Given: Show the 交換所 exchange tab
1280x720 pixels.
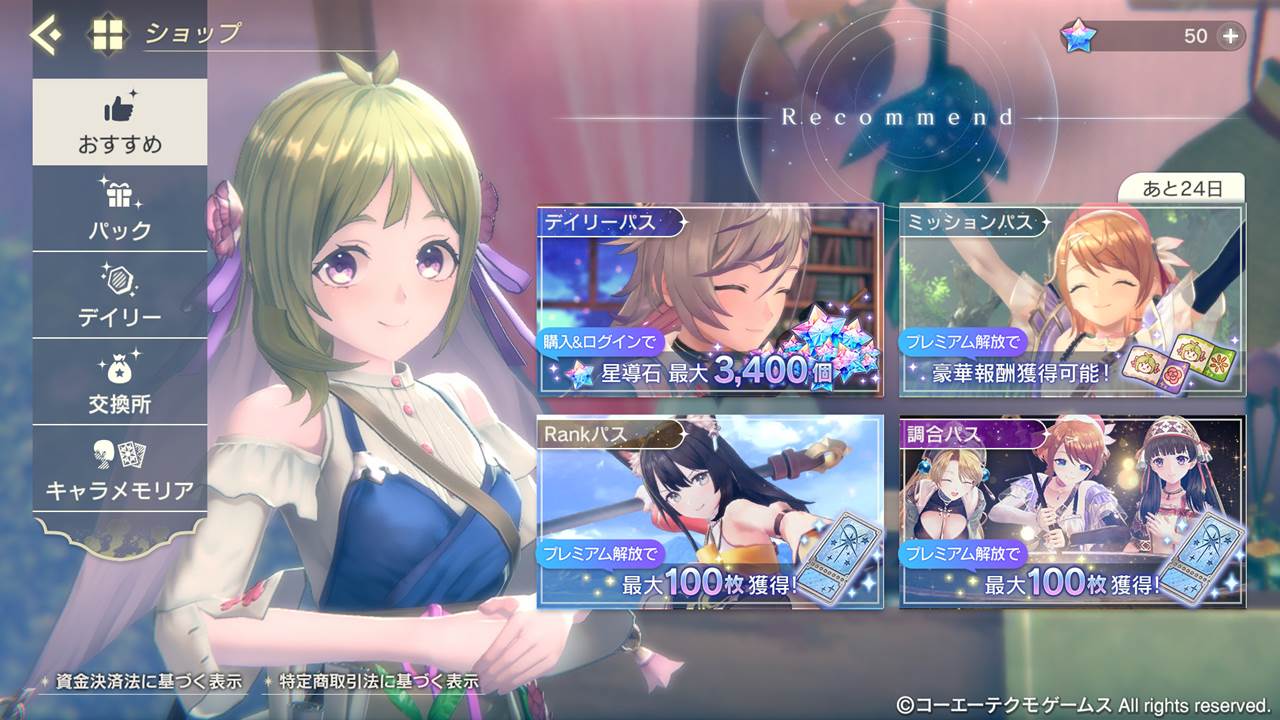Looking at the screenshot, I should (x=120, y=383).
